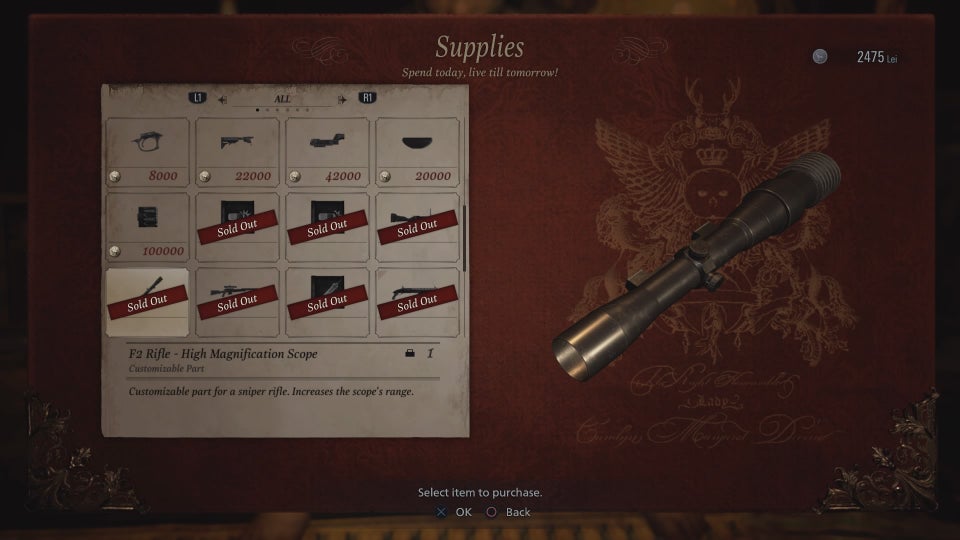Choose the 100000 Lei item tile
The image size is (960, 540).
pyautogui.click(x=147, y=227)
